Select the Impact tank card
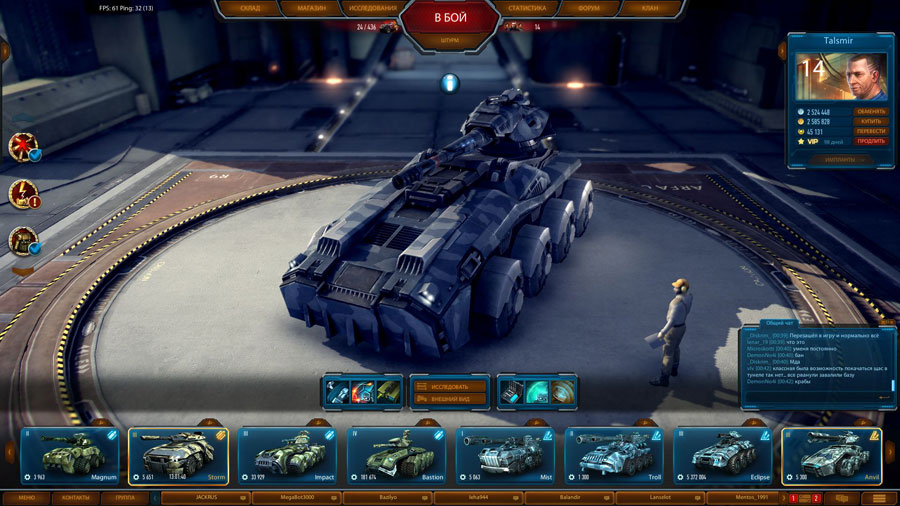This screenshot has width=900, height=506. [287, 456]
